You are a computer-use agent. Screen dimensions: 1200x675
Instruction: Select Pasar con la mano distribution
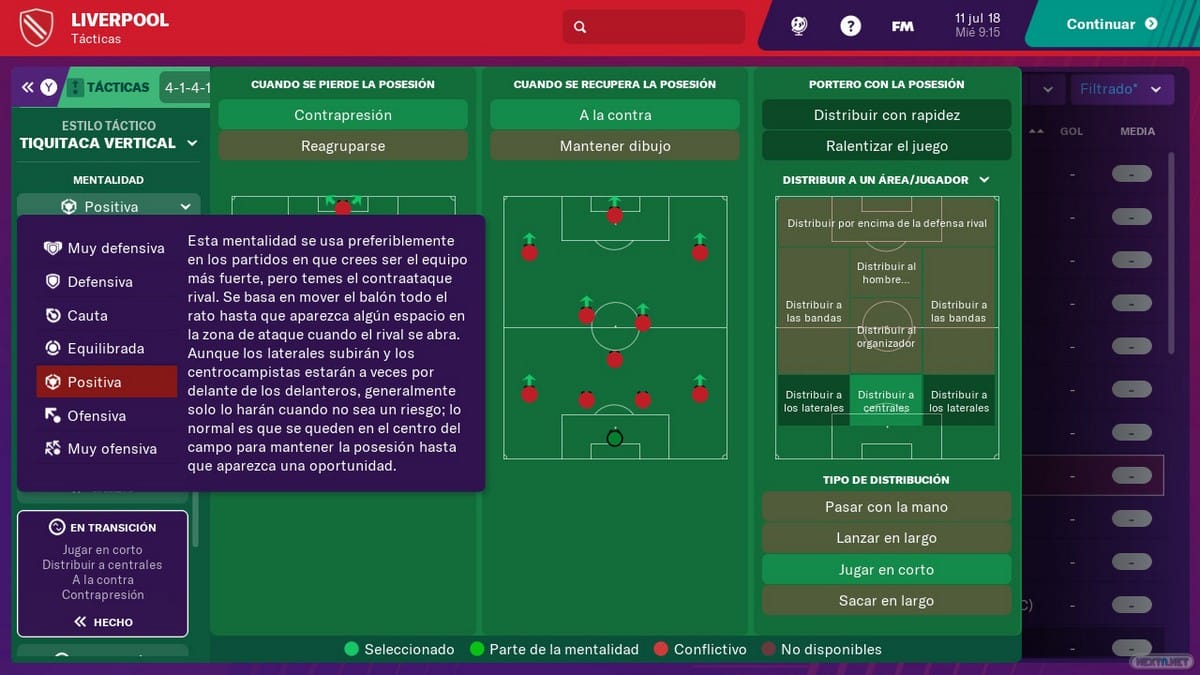click(886, 507)
